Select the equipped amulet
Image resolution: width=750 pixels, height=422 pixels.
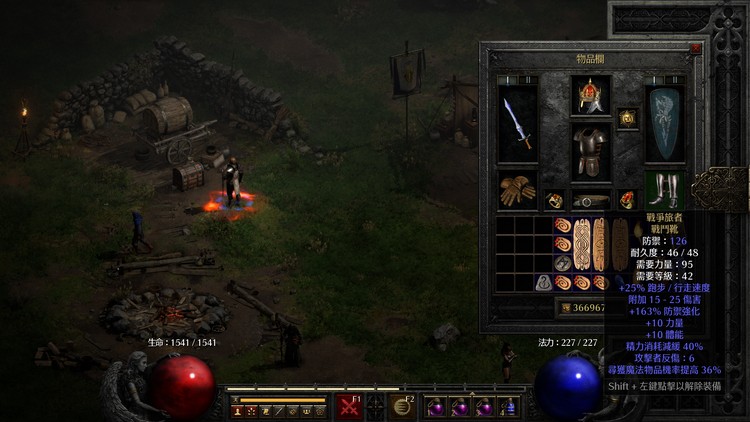[628, 118]
